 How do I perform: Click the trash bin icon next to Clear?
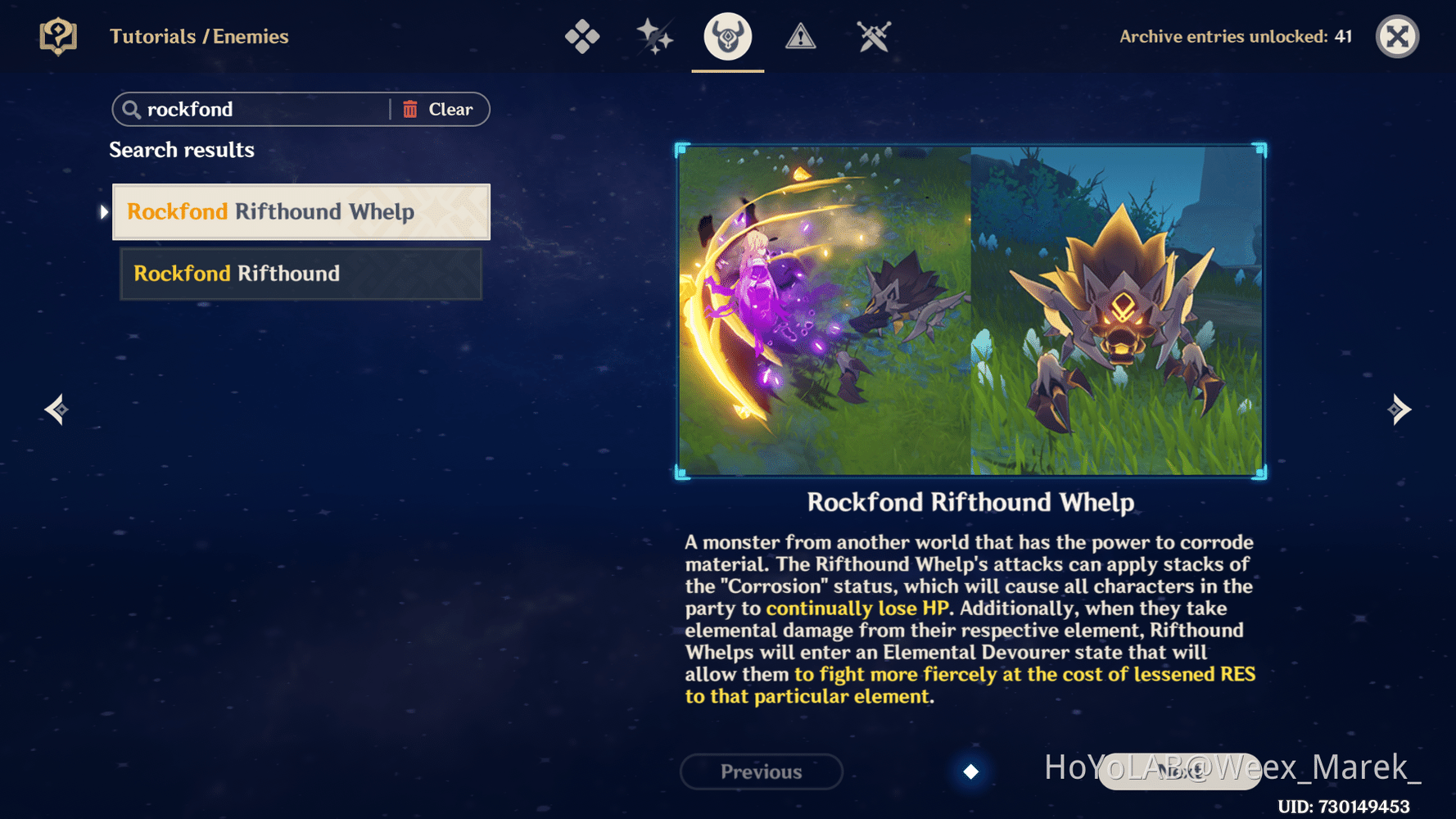(411, 109)
